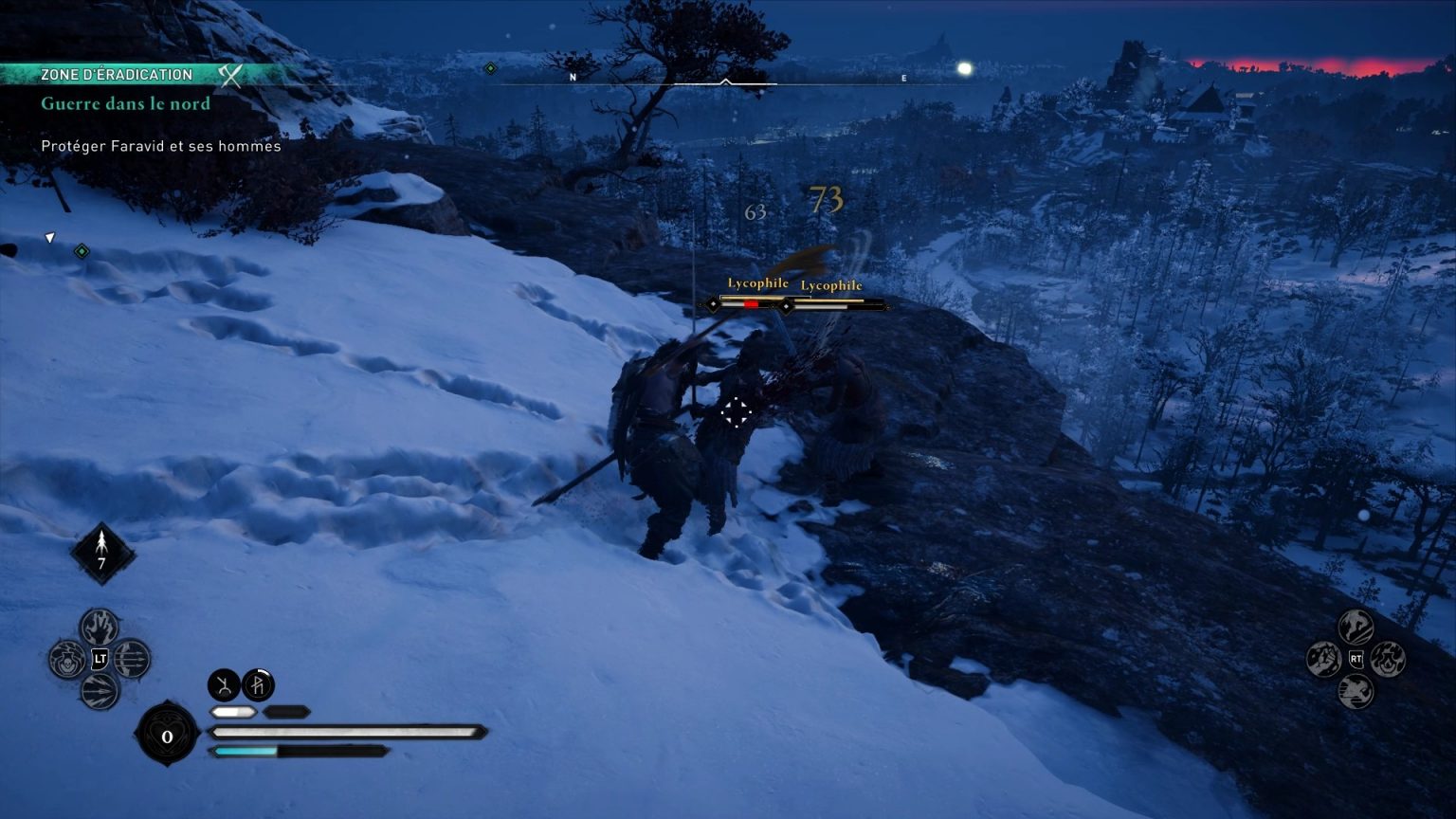Activate the fire attack ability on the RT wheel
The width and height of the screenshot is (1456, 819).
[x=1388, y=659]
